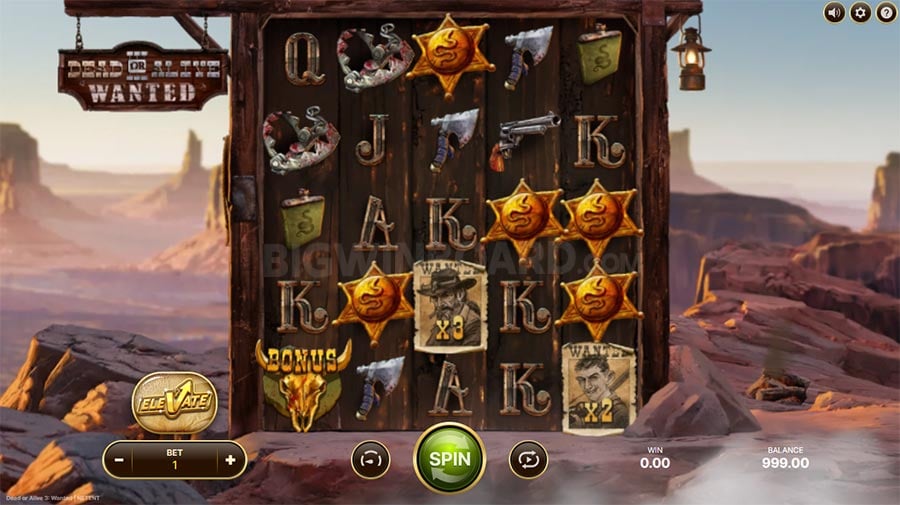Show help with the question mark icon
This screenshot has height=505, width=900.
pos(886,13)
